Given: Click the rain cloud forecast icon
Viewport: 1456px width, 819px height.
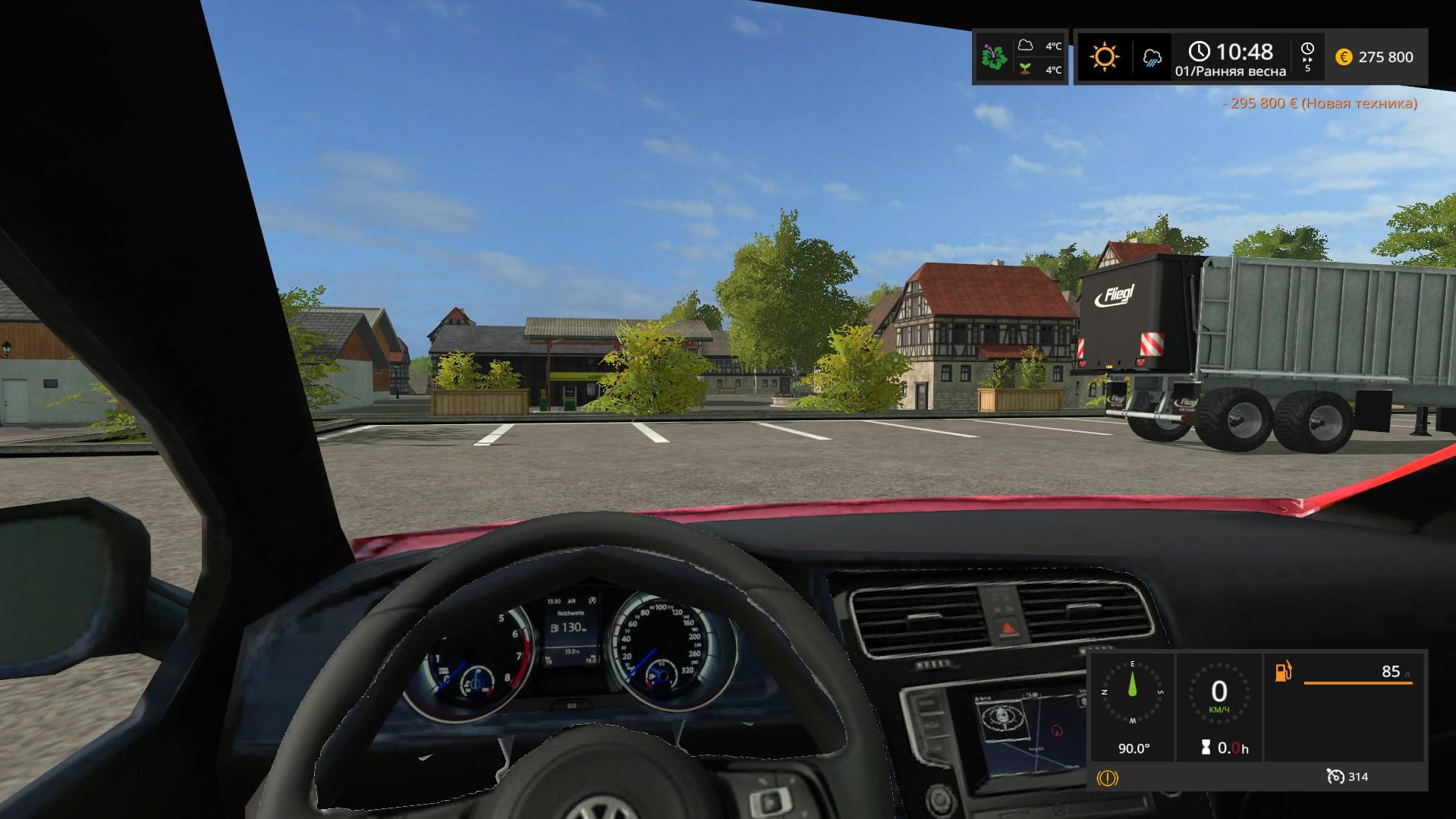Looking at the screenshot, I should tap(1152, 58).
